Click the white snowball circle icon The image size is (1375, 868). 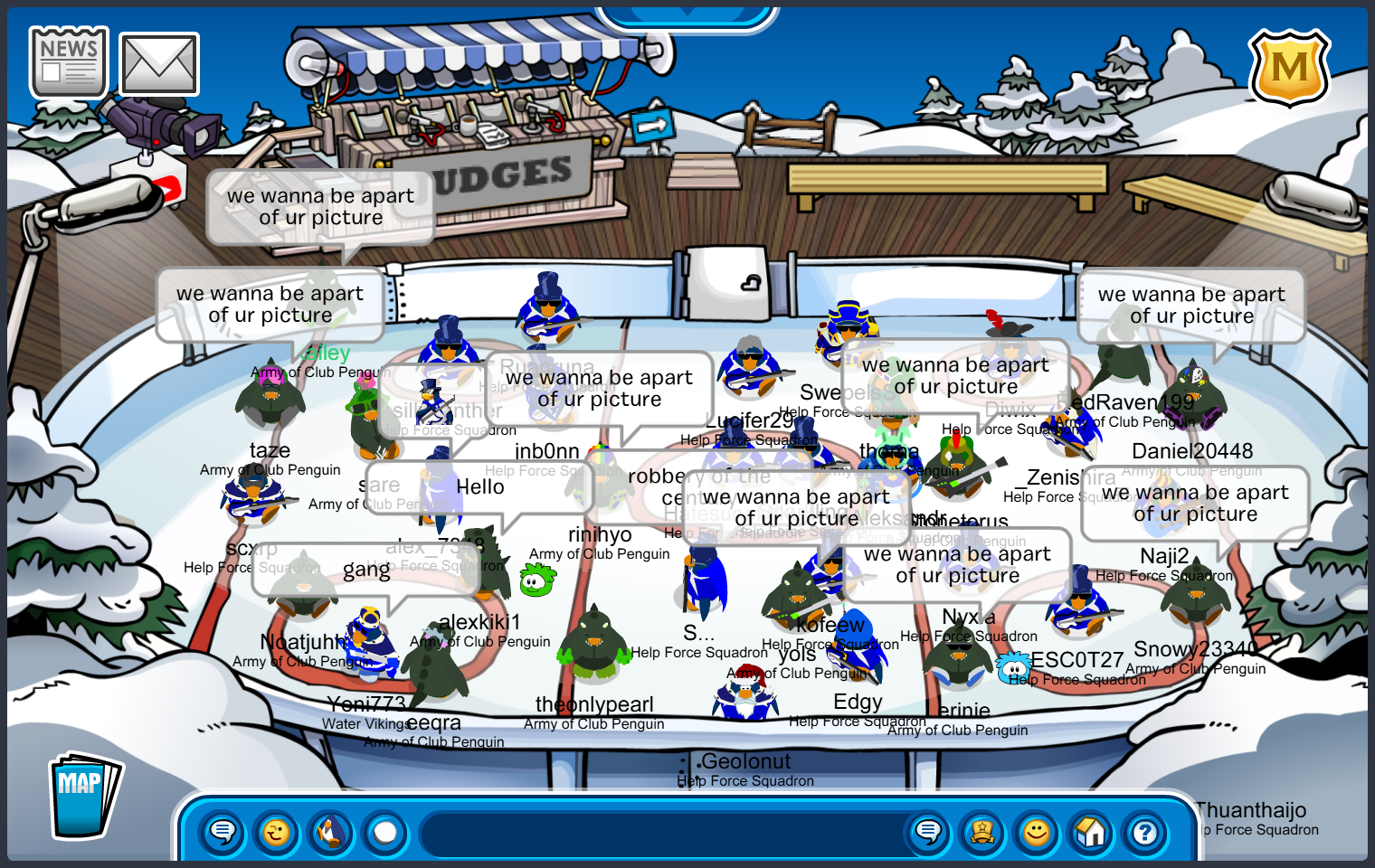tap(385, 833)
